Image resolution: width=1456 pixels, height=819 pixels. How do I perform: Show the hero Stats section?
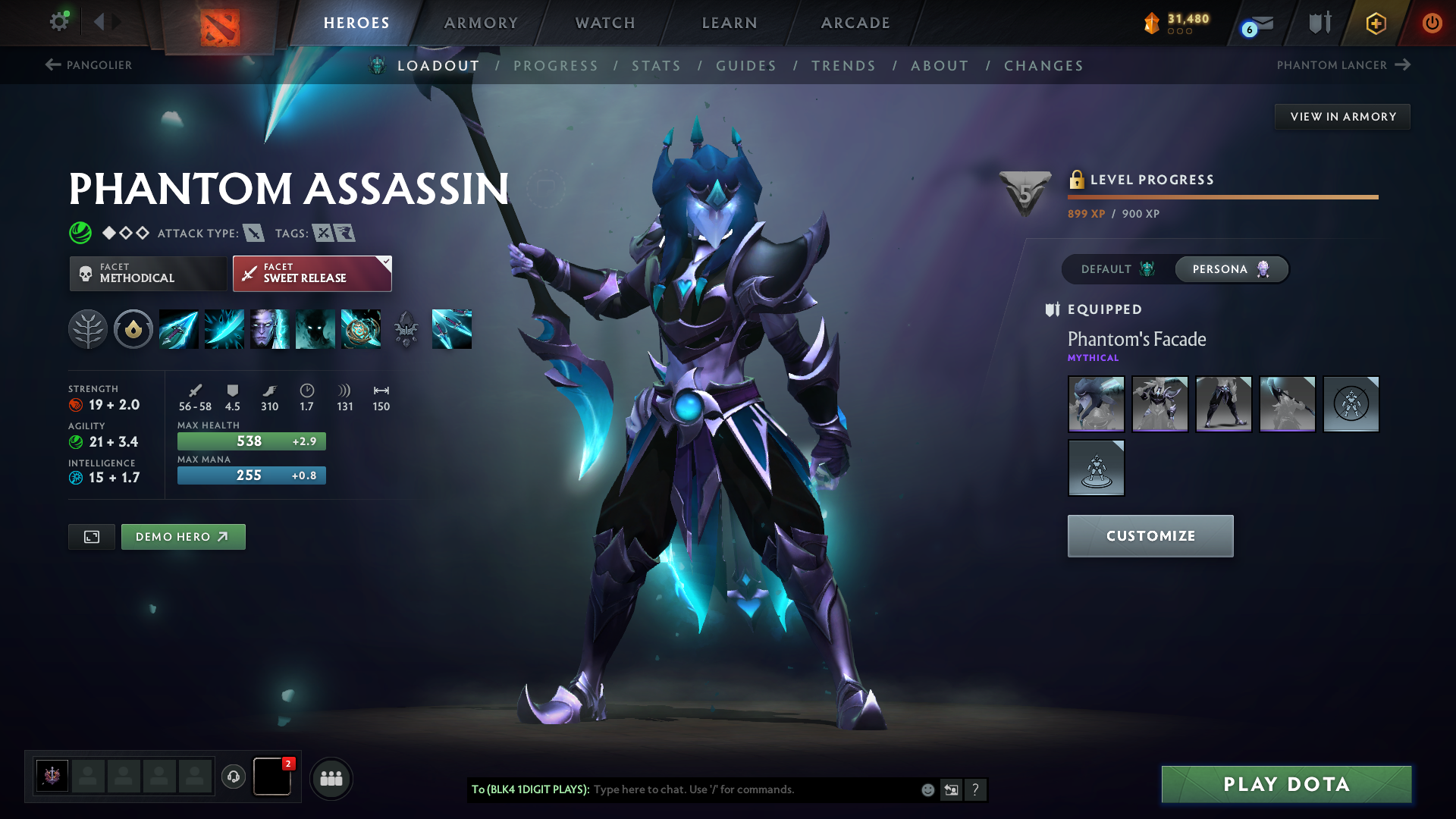point(656,66)
